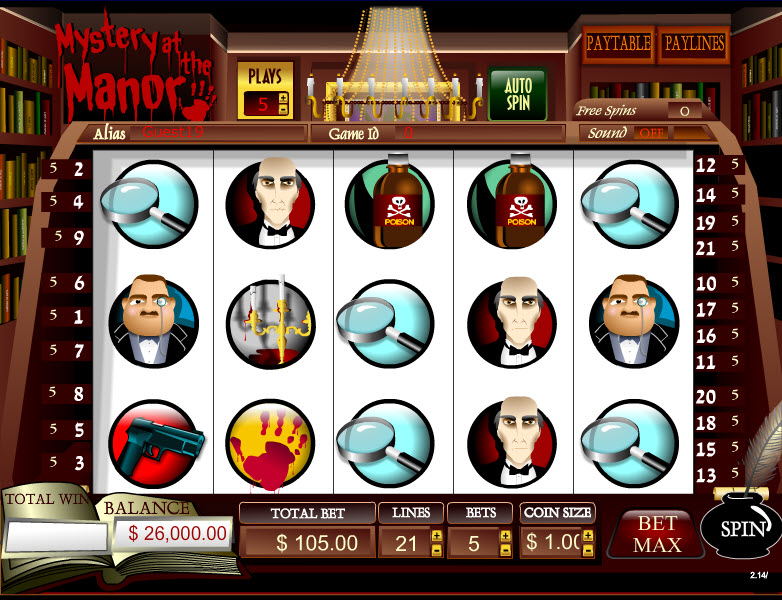Place the maximum bet with Bet Max
The image size is (782, 600).
(x=657, y=534)
